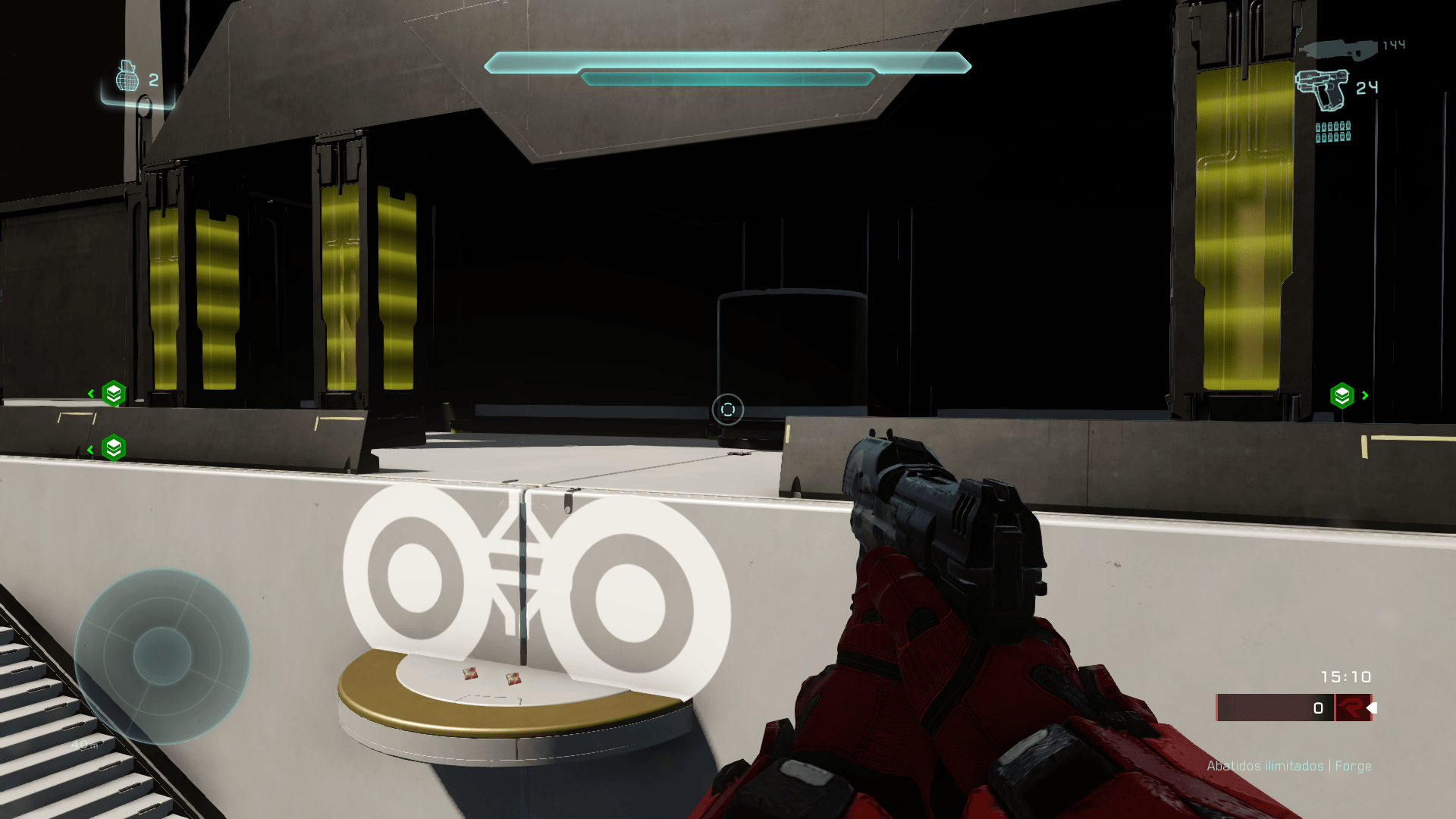Select the right green navigation marker
Screen dimensions: 1456x819
pyautogui.click(x=1341, y=394)
